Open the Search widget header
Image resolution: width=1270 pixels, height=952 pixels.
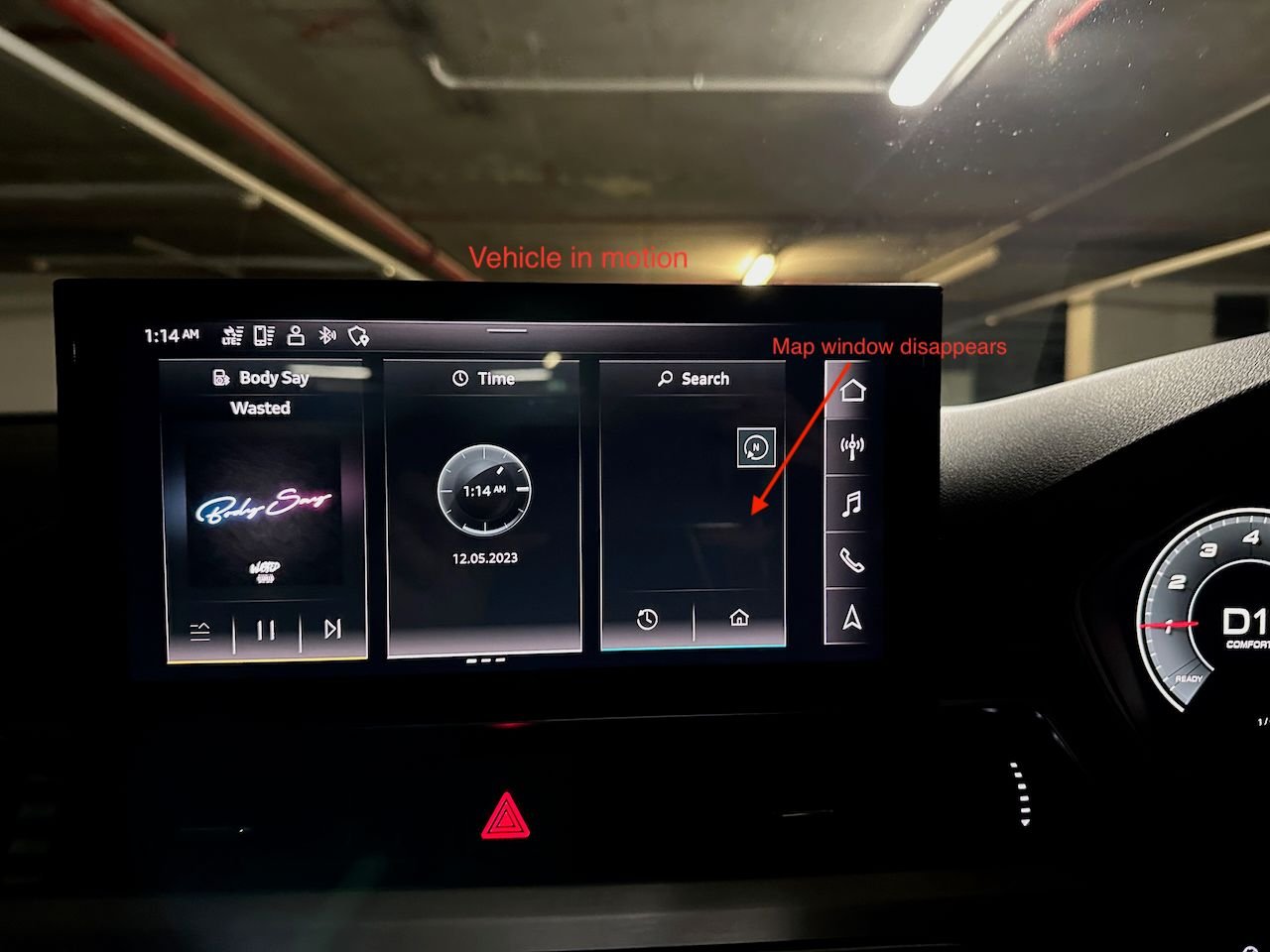693,378
